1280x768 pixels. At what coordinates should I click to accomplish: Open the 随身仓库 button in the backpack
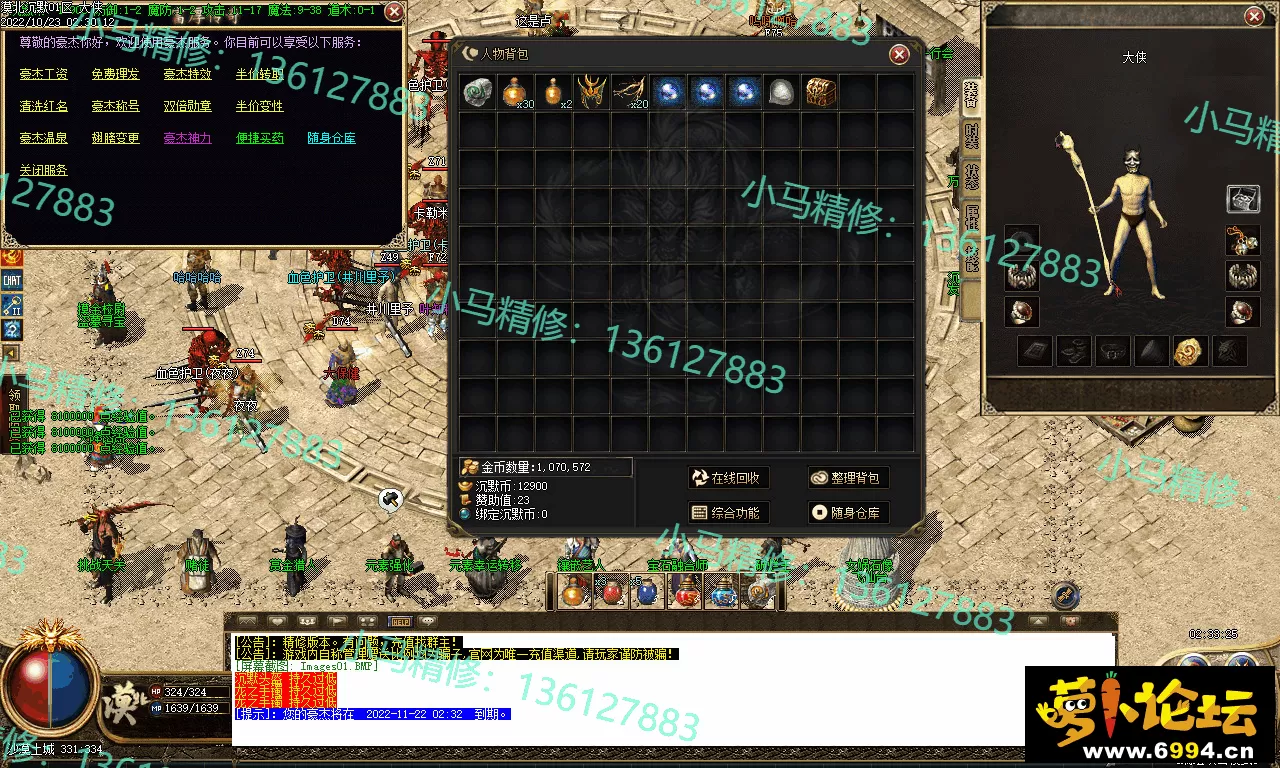tap(848, 513)
